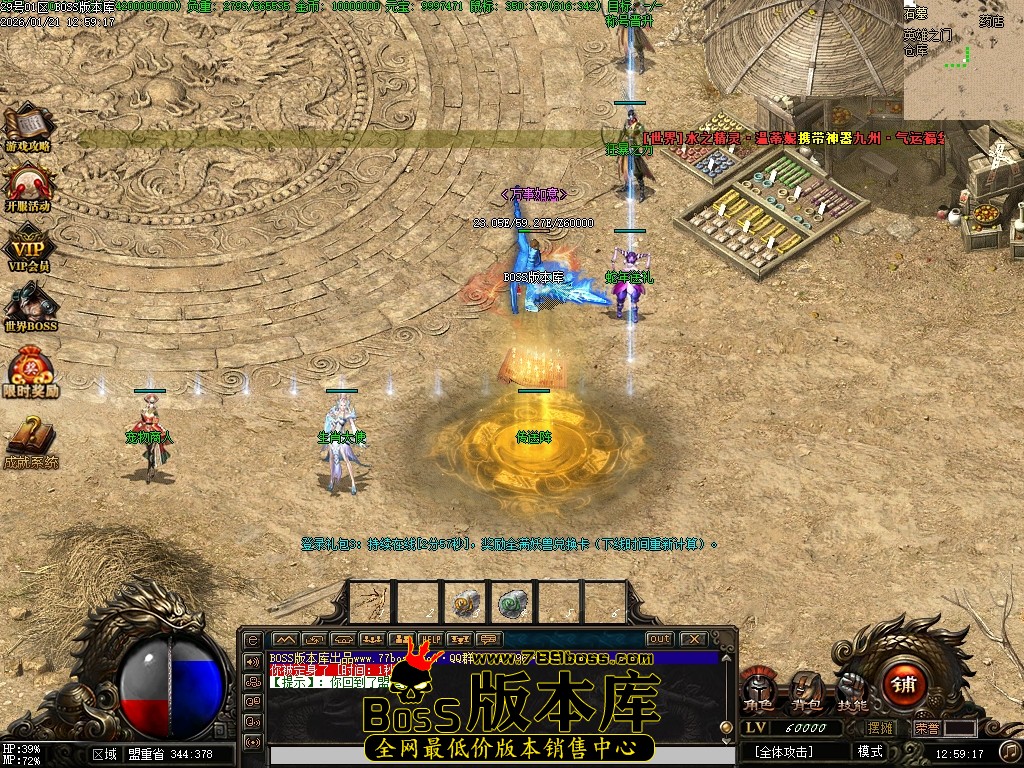Viewport: 1024px width, 768px height.
Task: Open the 角色 character sheet
Action: (758, 689)
